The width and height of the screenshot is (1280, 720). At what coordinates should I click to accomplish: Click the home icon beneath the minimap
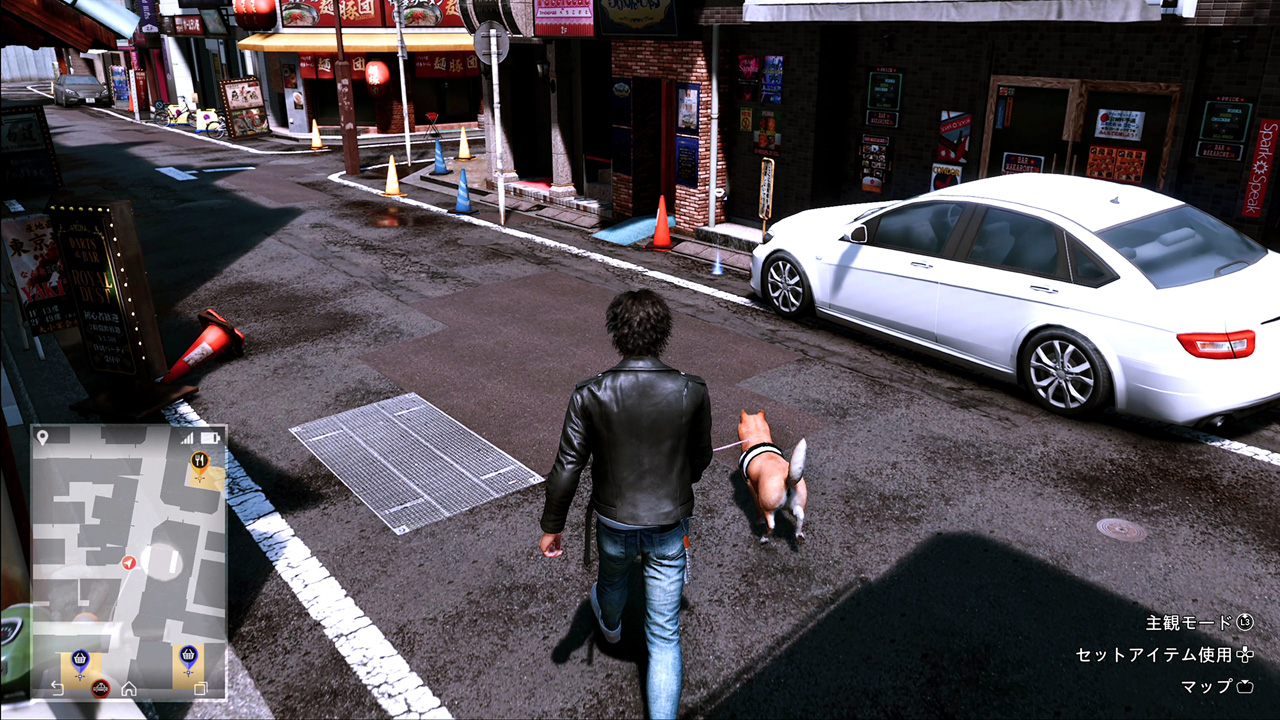(130, 688)
